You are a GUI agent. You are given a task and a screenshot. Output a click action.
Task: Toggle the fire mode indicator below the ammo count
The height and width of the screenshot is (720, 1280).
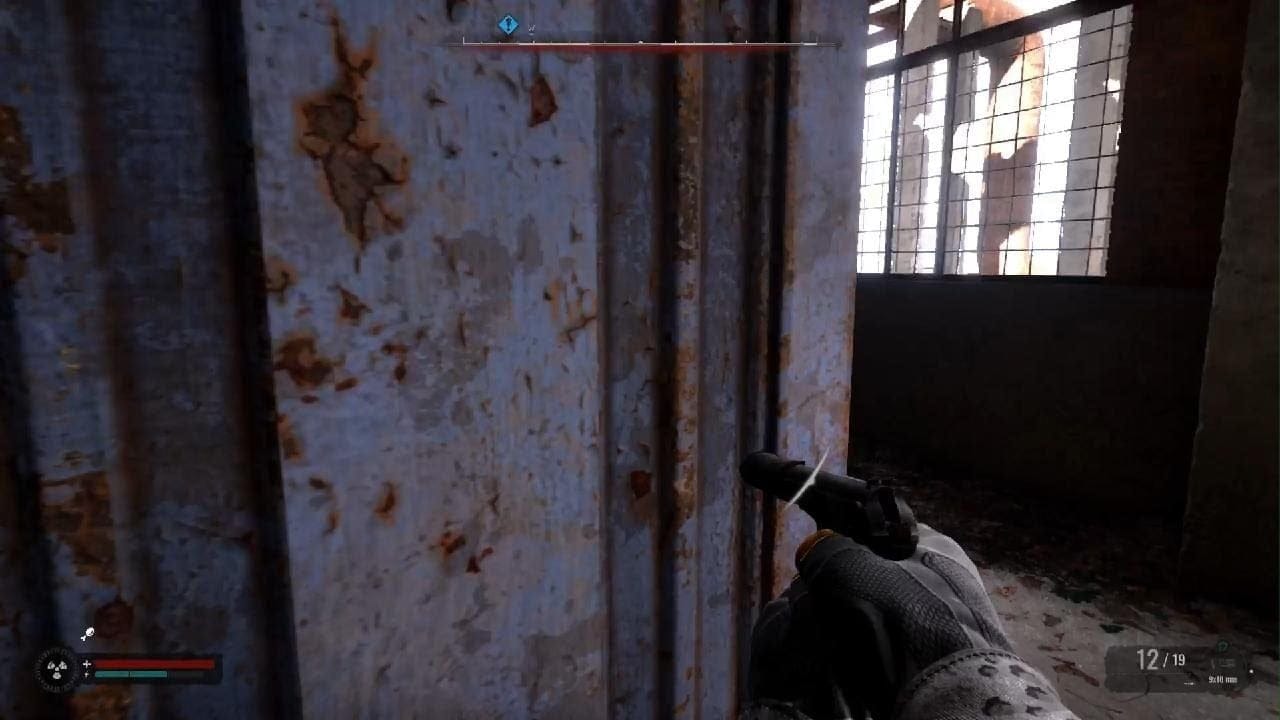(x=1190, y=683)
